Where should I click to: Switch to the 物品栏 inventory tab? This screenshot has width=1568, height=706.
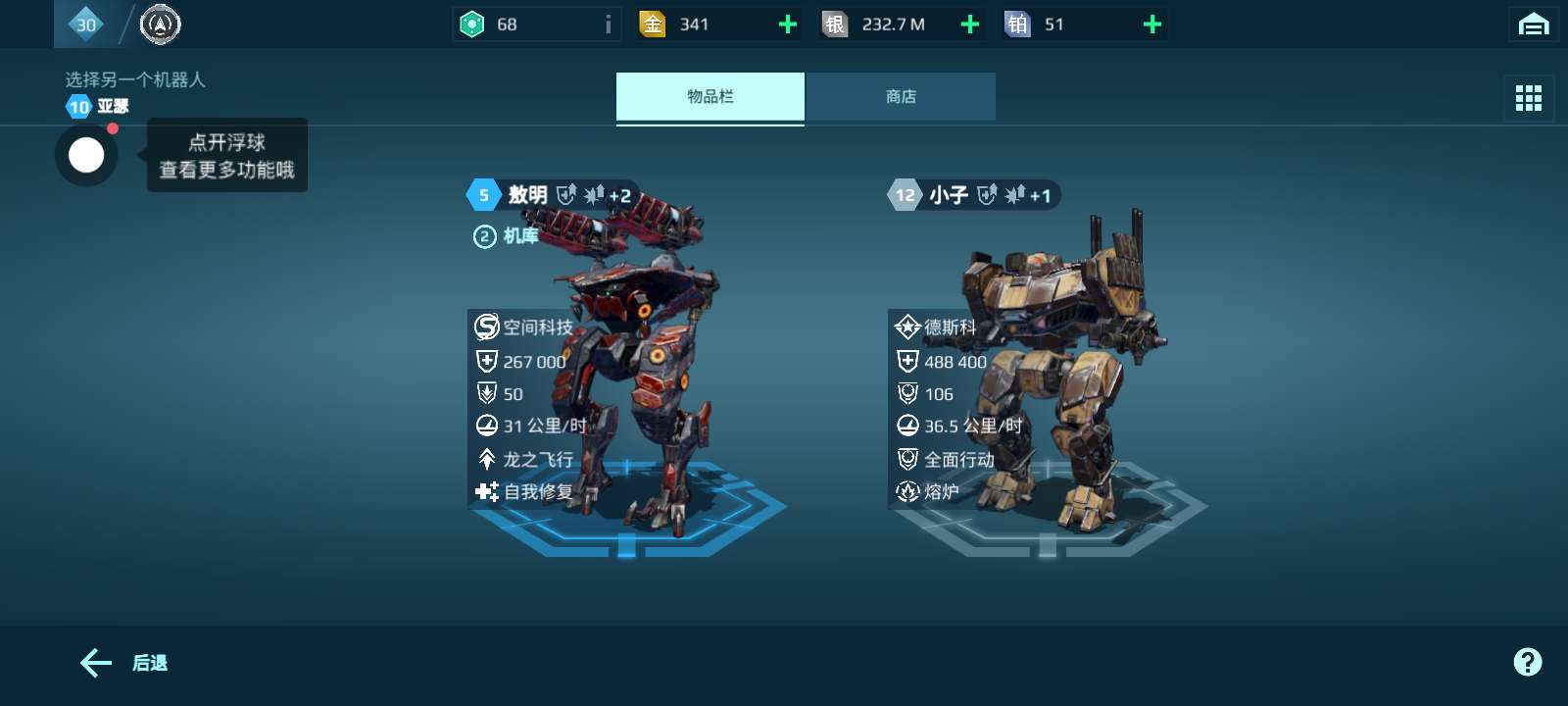(x=710, y=96)
